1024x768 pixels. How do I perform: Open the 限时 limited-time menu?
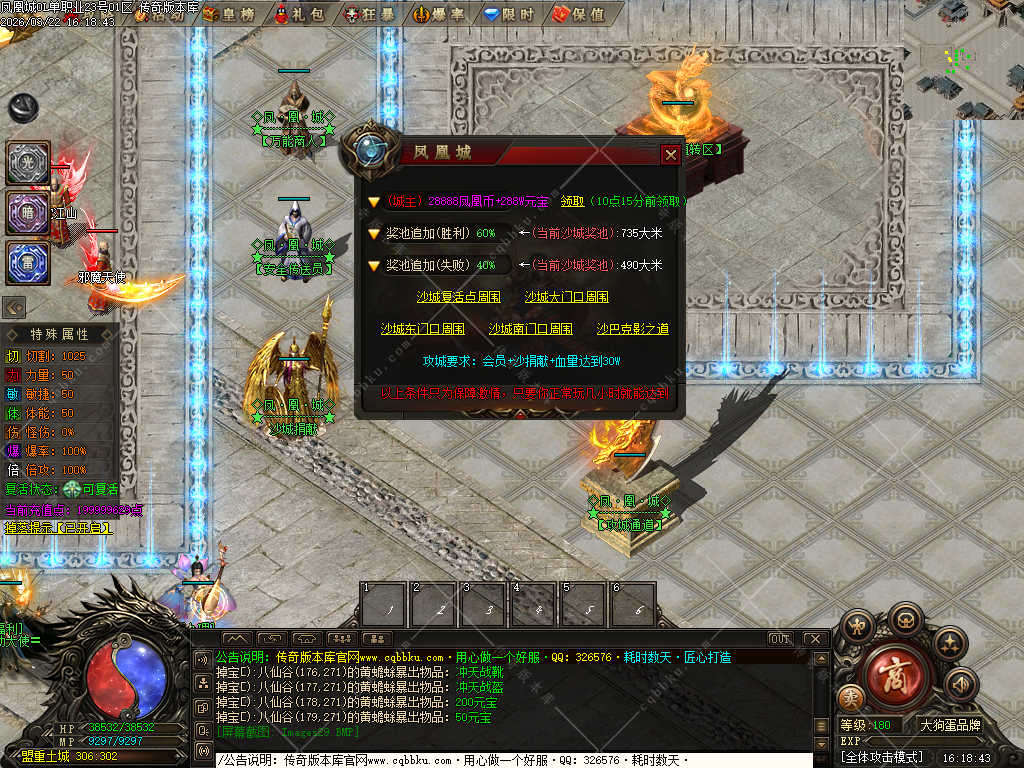(507, 14)
